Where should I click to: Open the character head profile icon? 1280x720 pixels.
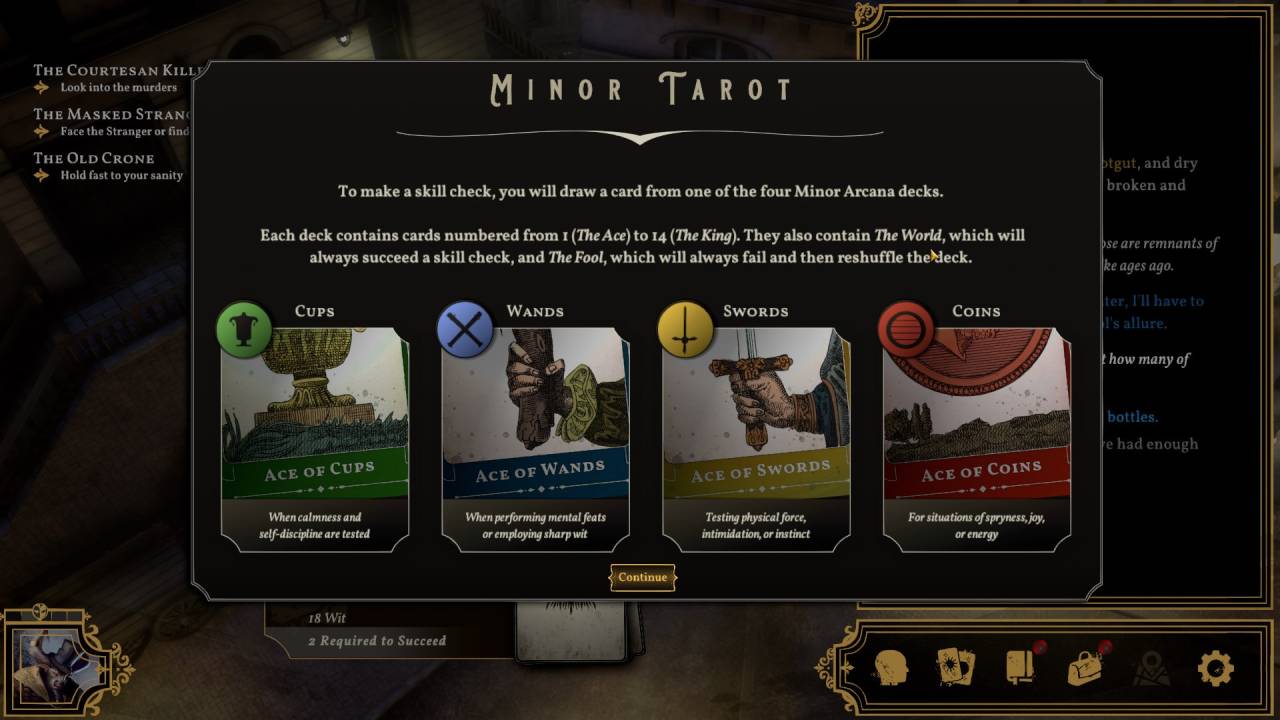tap(891, 667)
